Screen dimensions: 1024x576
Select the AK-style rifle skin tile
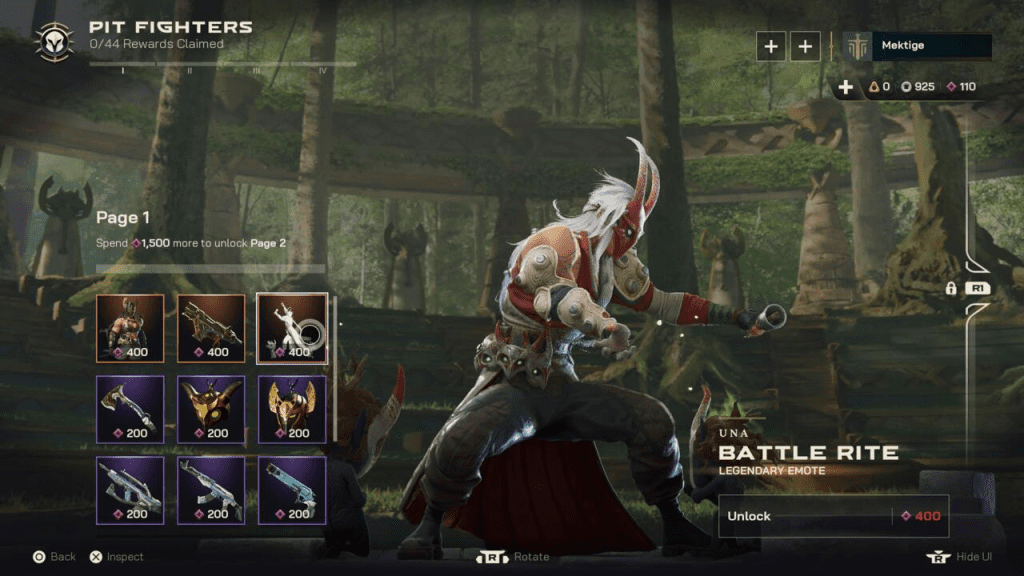tap(211, 490)
